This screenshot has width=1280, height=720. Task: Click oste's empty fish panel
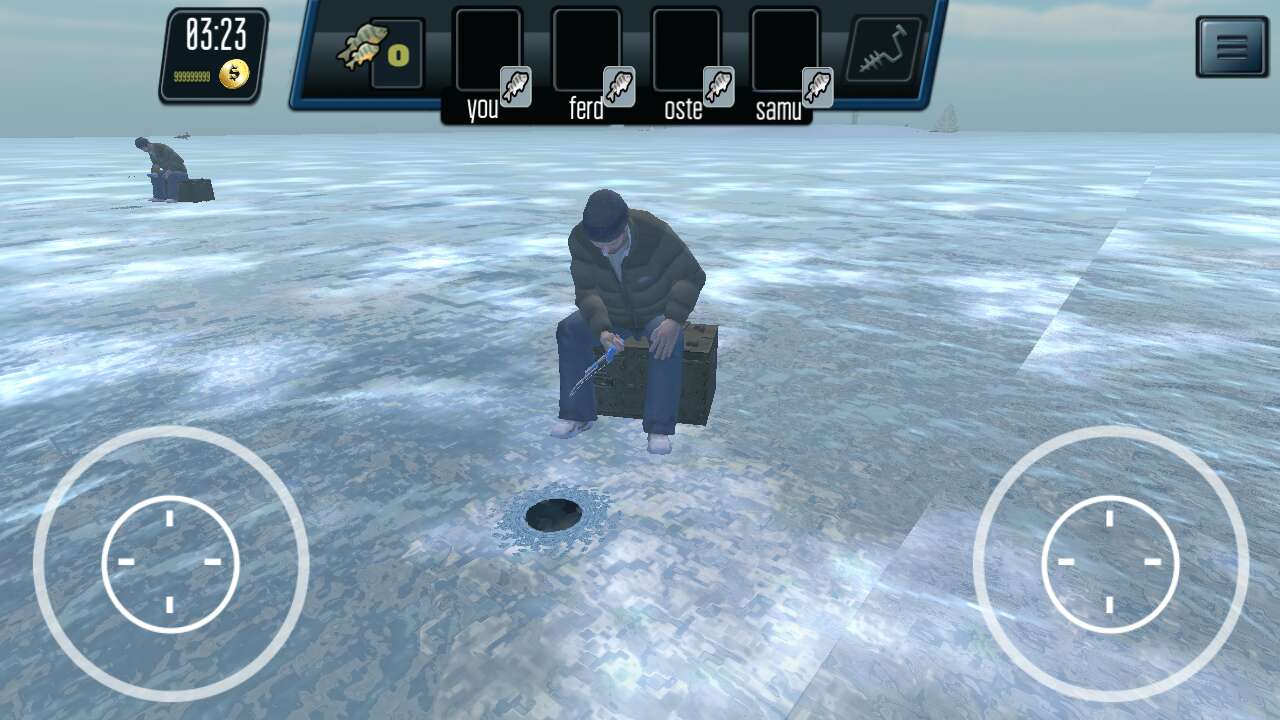click(x=686, y=50)
